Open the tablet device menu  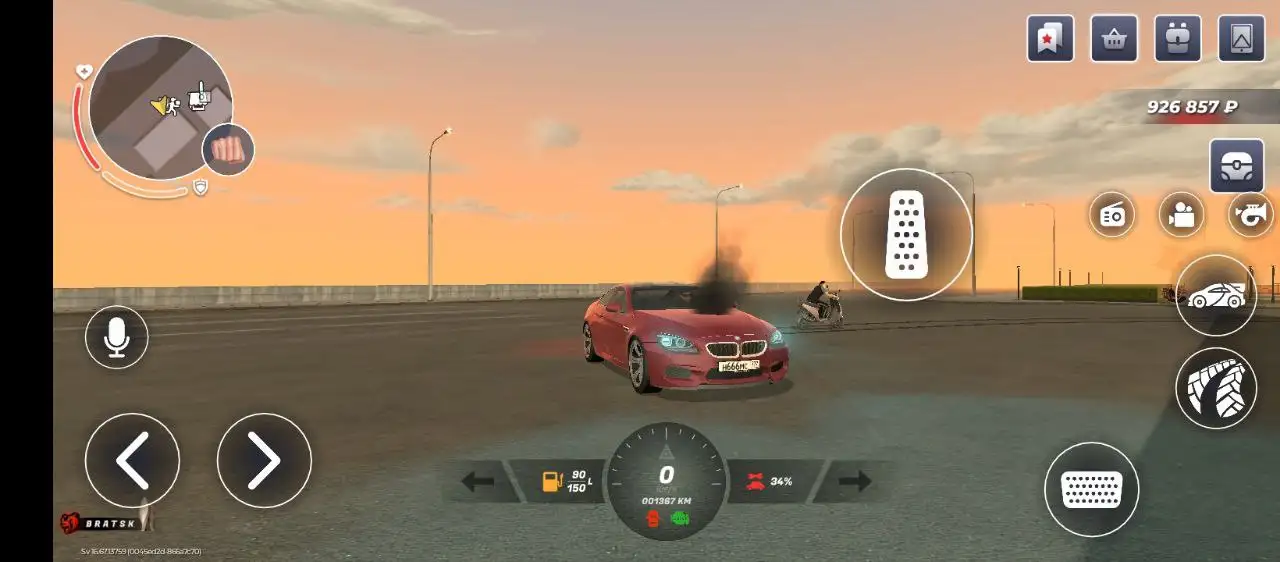tap(1242, 39)
